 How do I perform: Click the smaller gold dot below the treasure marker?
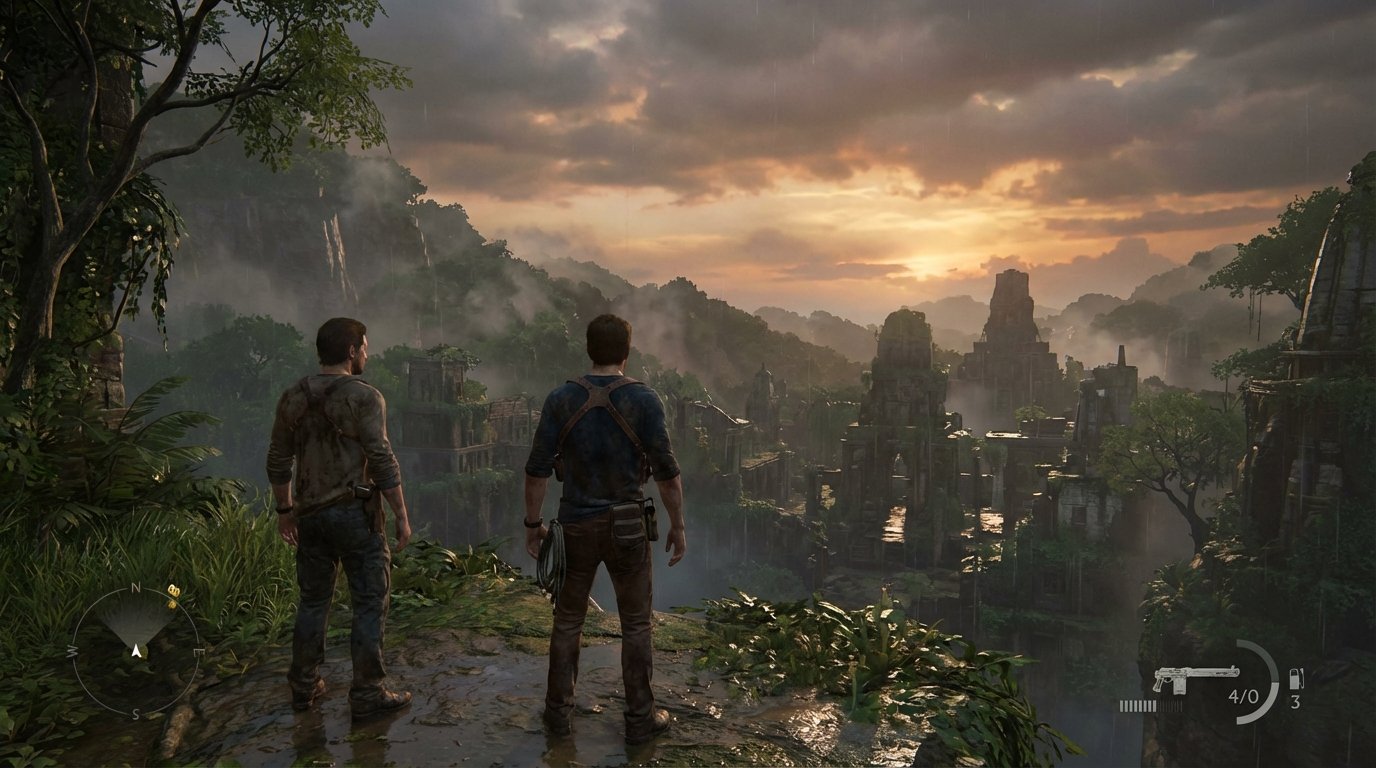point(172,603)
